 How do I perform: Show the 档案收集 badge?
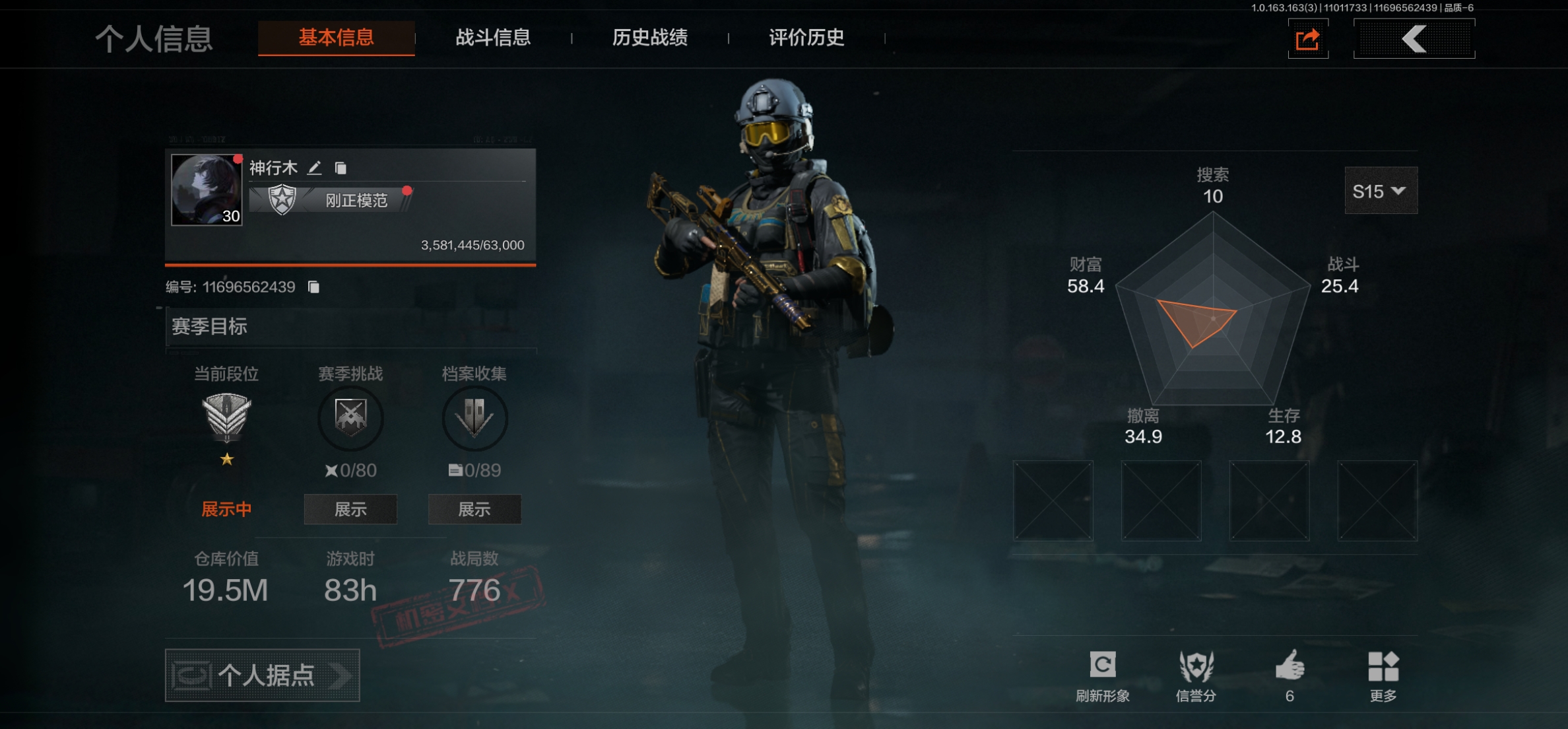[474, 509]
